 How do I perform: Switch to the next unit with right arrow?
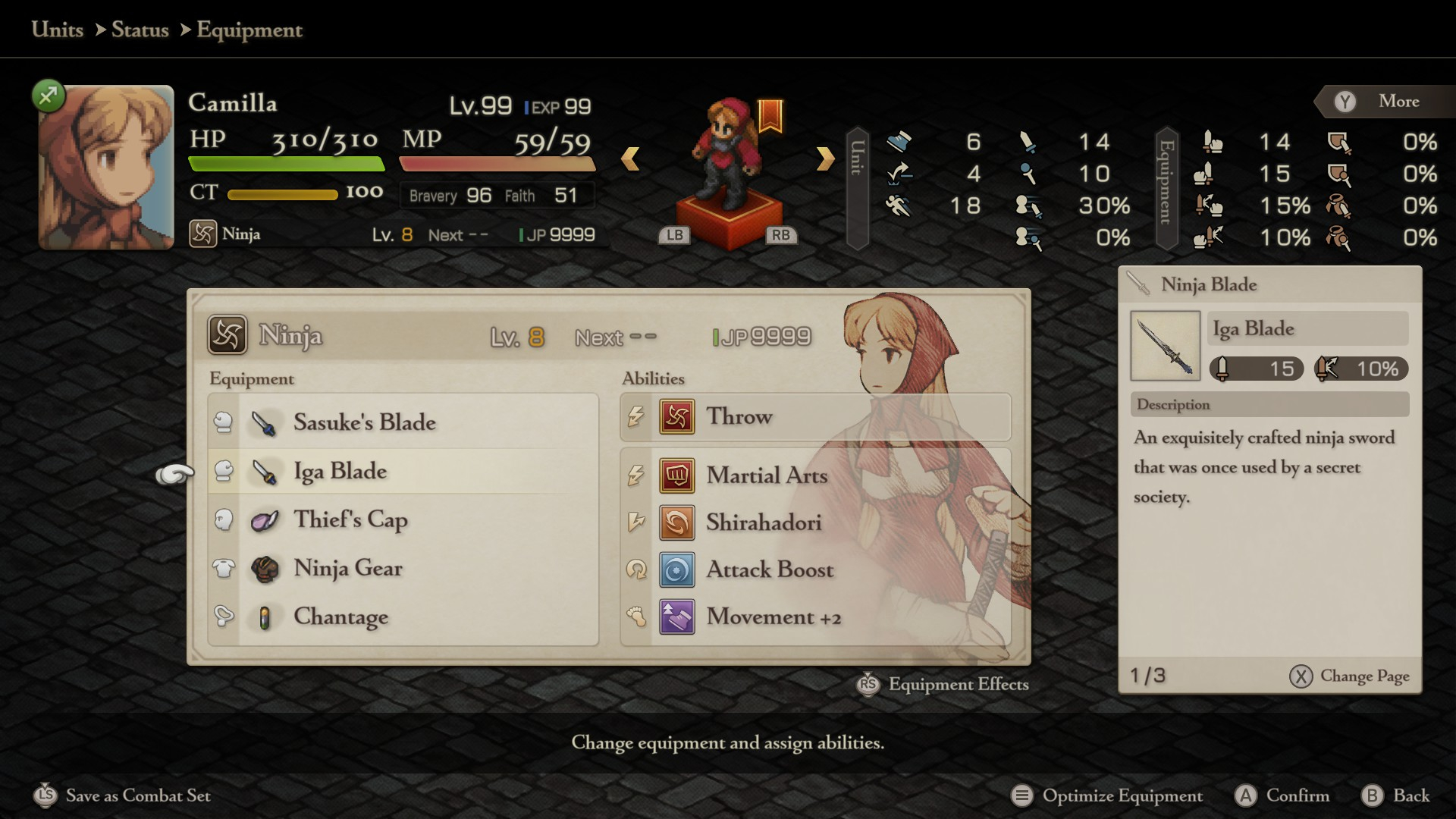(x=825, y=158)
